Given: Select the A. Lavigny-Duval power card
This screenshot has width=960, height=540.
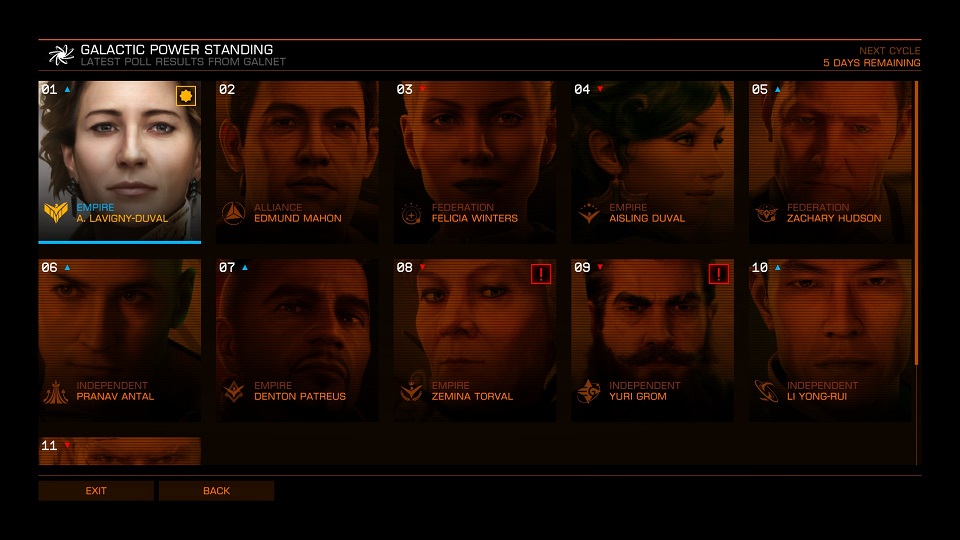Looking at the screenshot, I should [x=120, y=160].
